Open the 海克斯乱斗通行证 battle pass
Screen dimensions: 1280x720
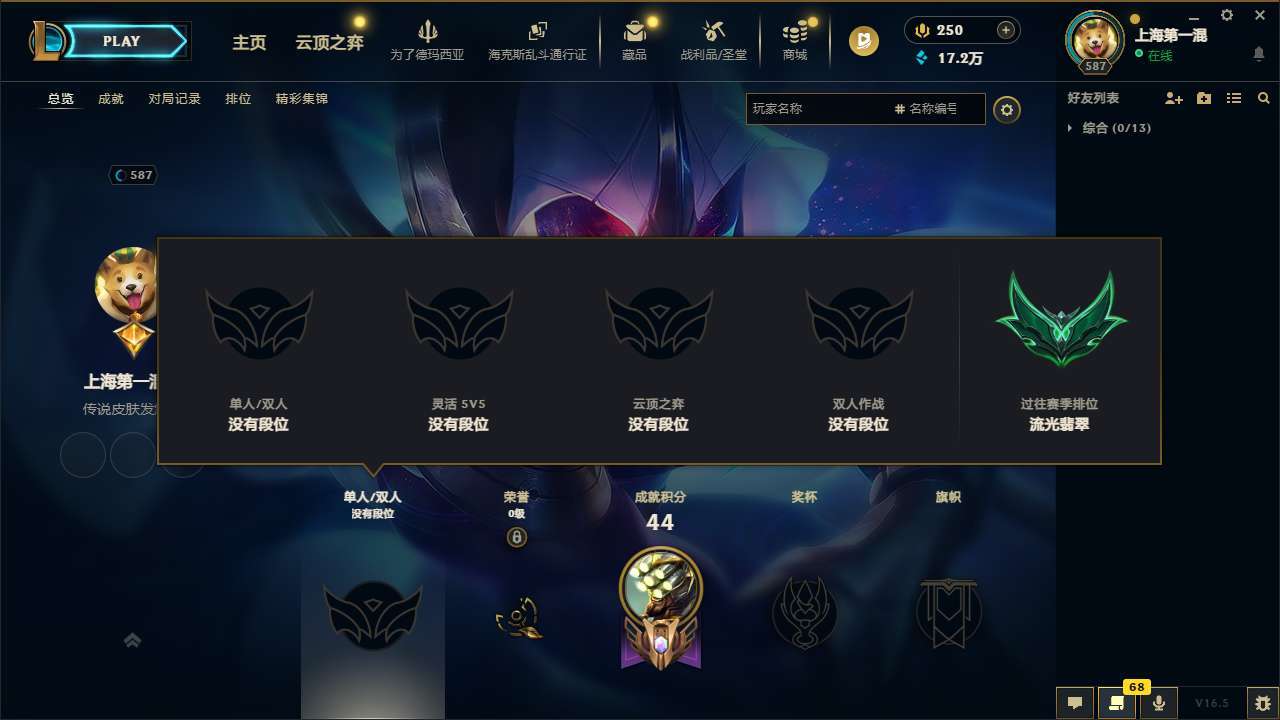coord(537,41)
